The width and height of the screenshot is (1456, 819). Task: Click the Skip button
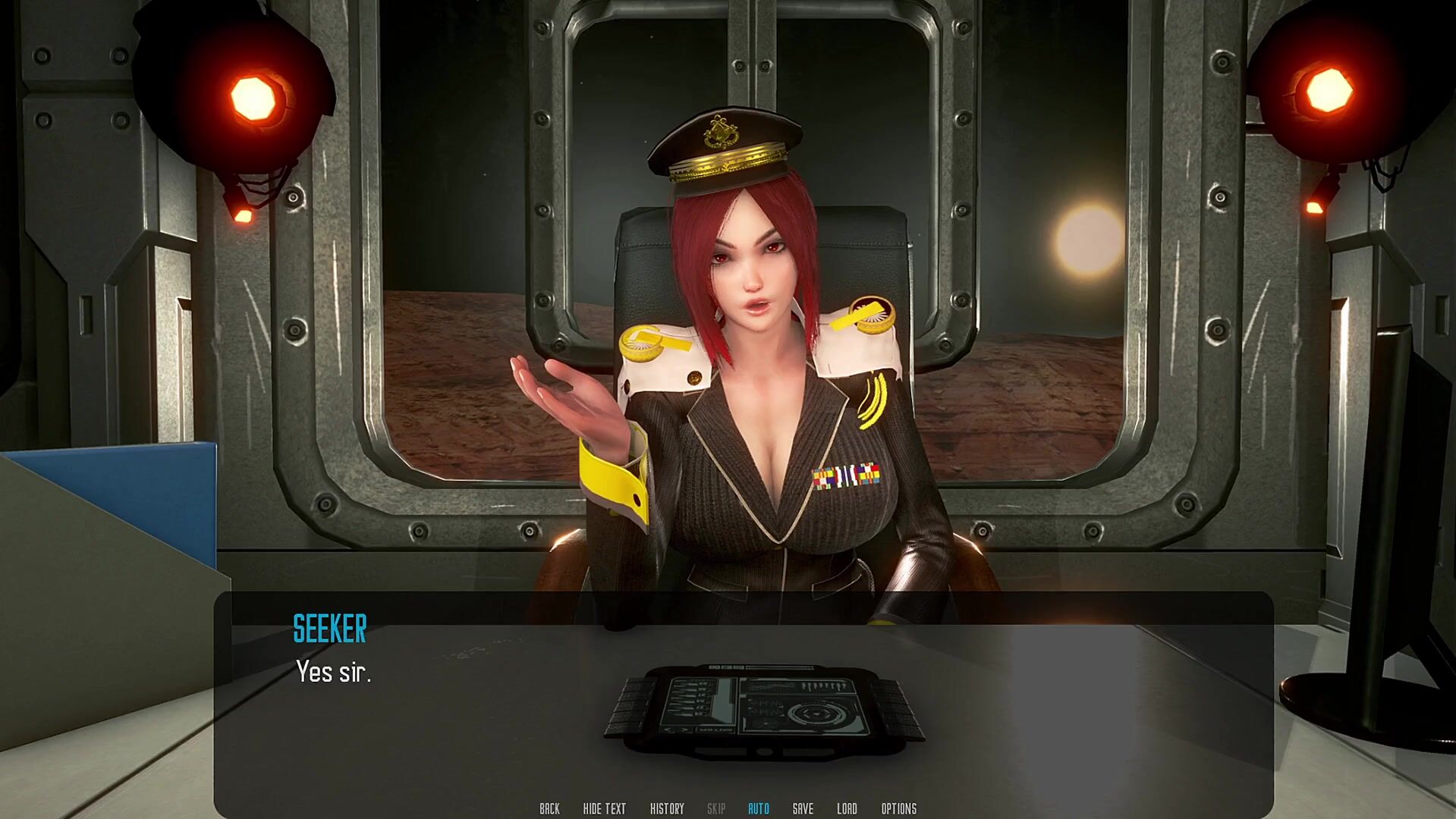[x=716, y=808]
